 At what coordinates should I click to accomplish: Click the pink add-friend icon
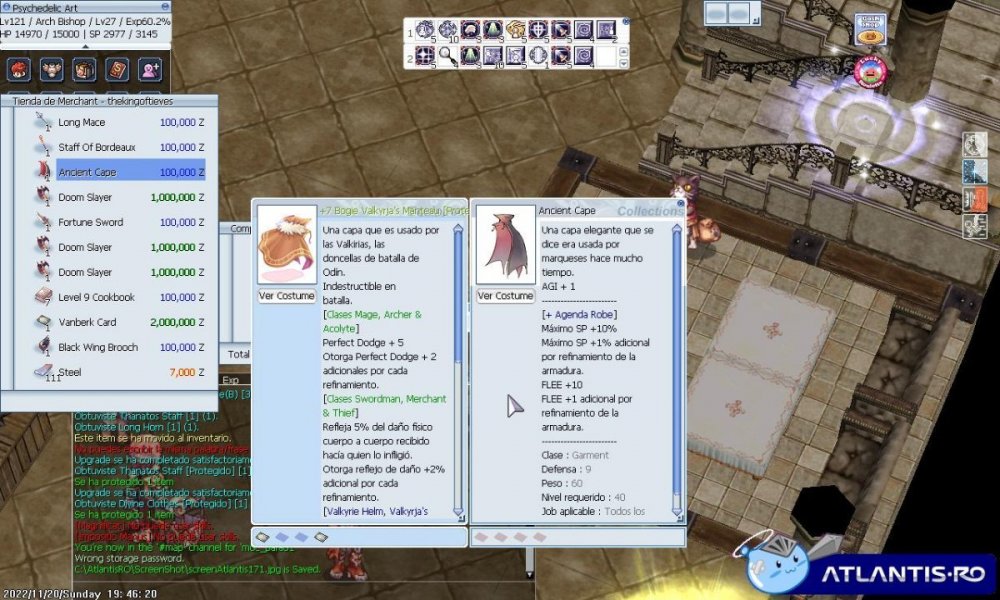[x=150, y=70]
